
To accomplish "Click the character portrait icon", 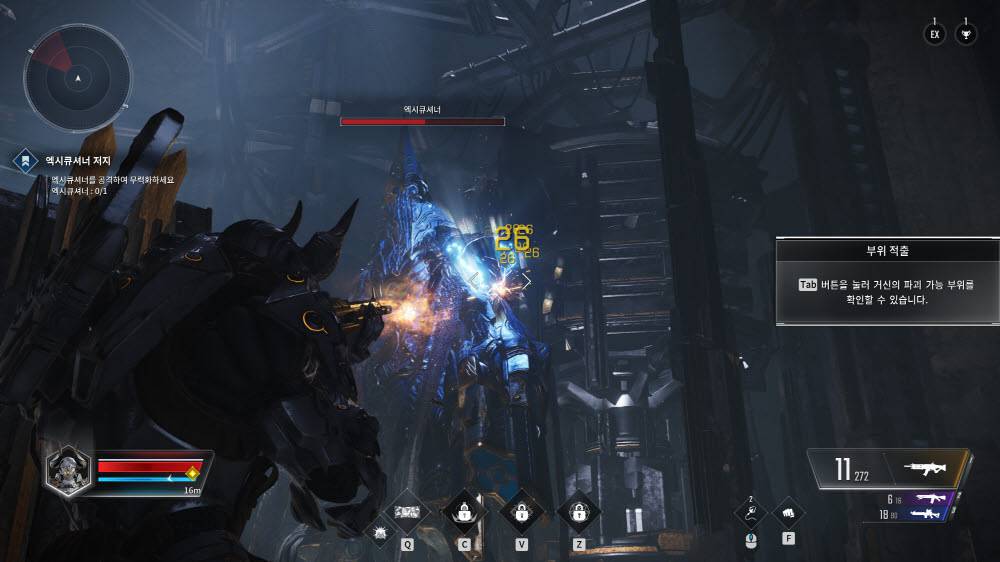I will [69, 470].
